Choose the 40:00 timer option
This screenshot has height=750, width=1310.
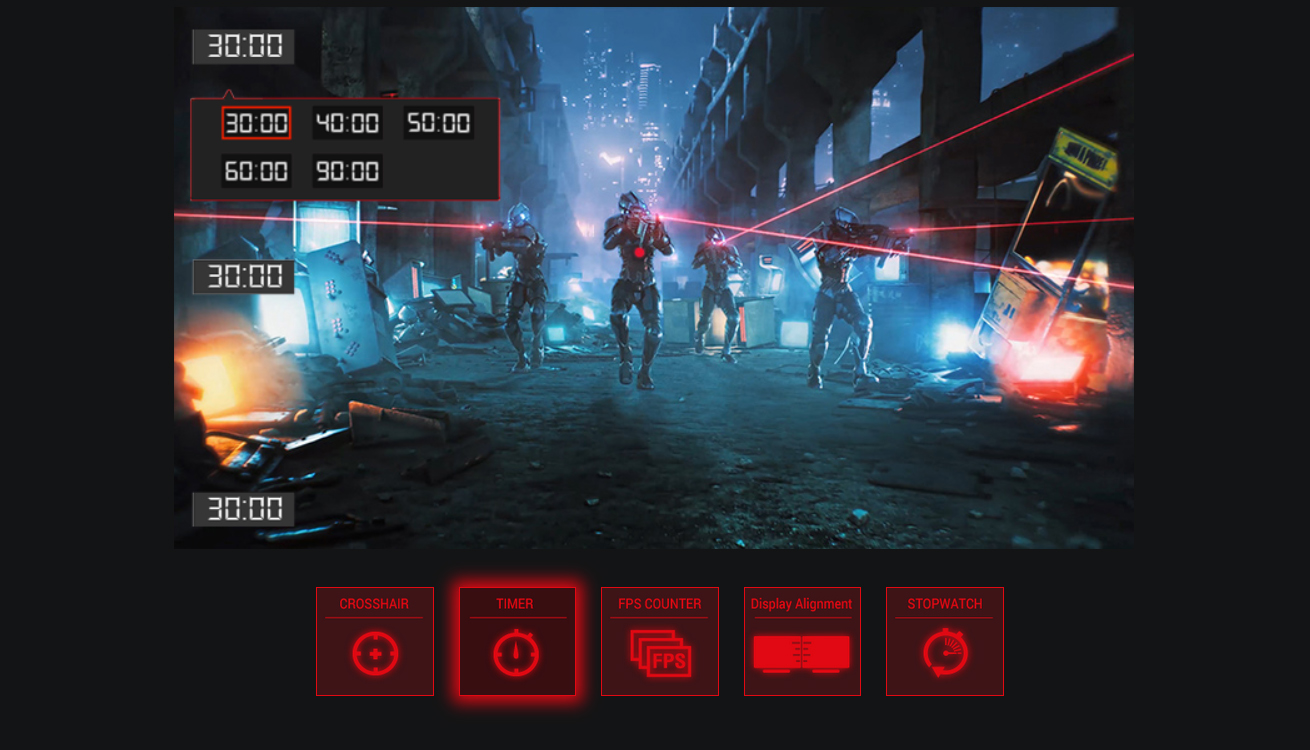tap(346, 123)
